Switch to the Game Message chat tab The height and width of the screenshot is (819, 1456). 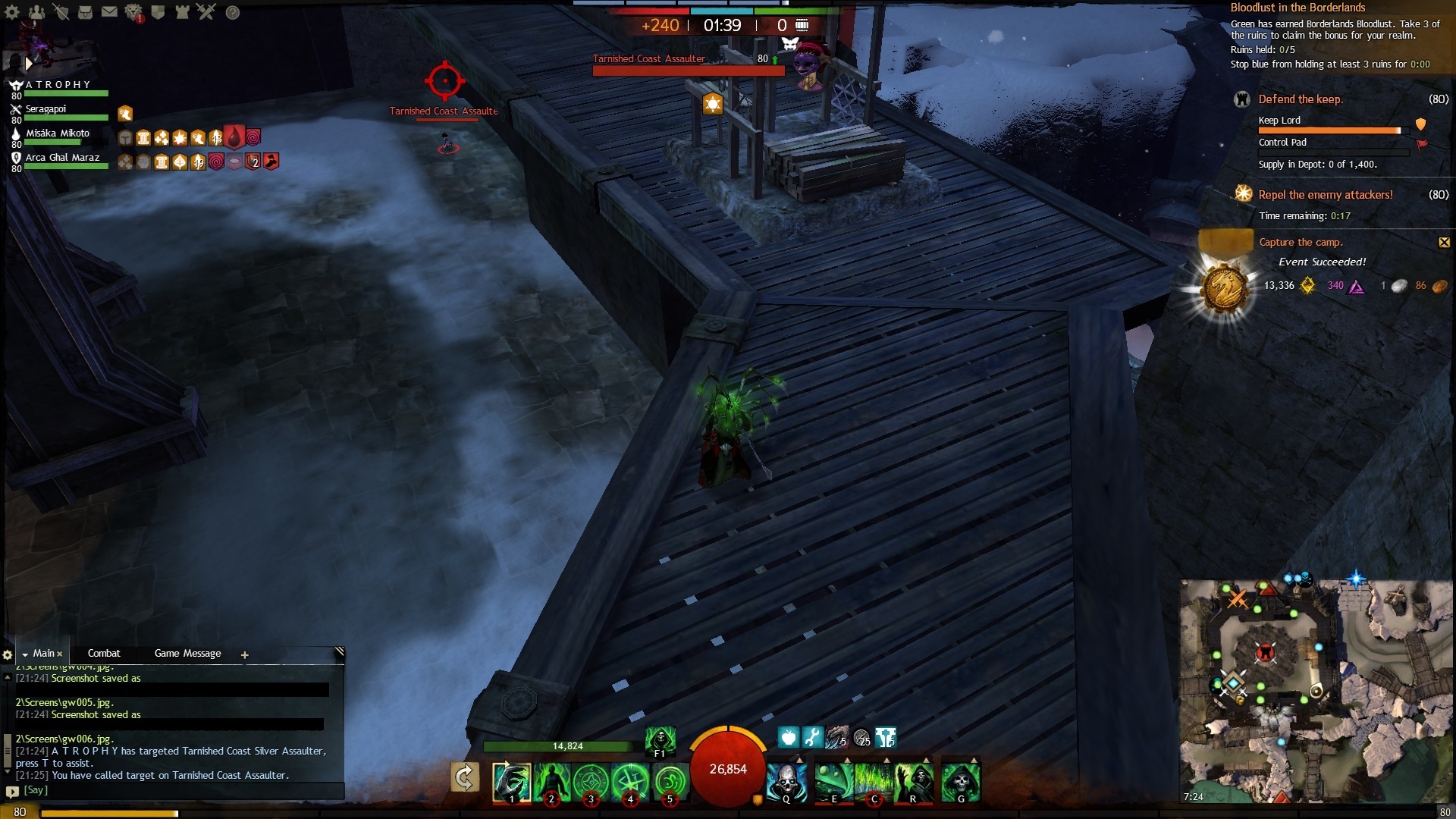(187, 654)
